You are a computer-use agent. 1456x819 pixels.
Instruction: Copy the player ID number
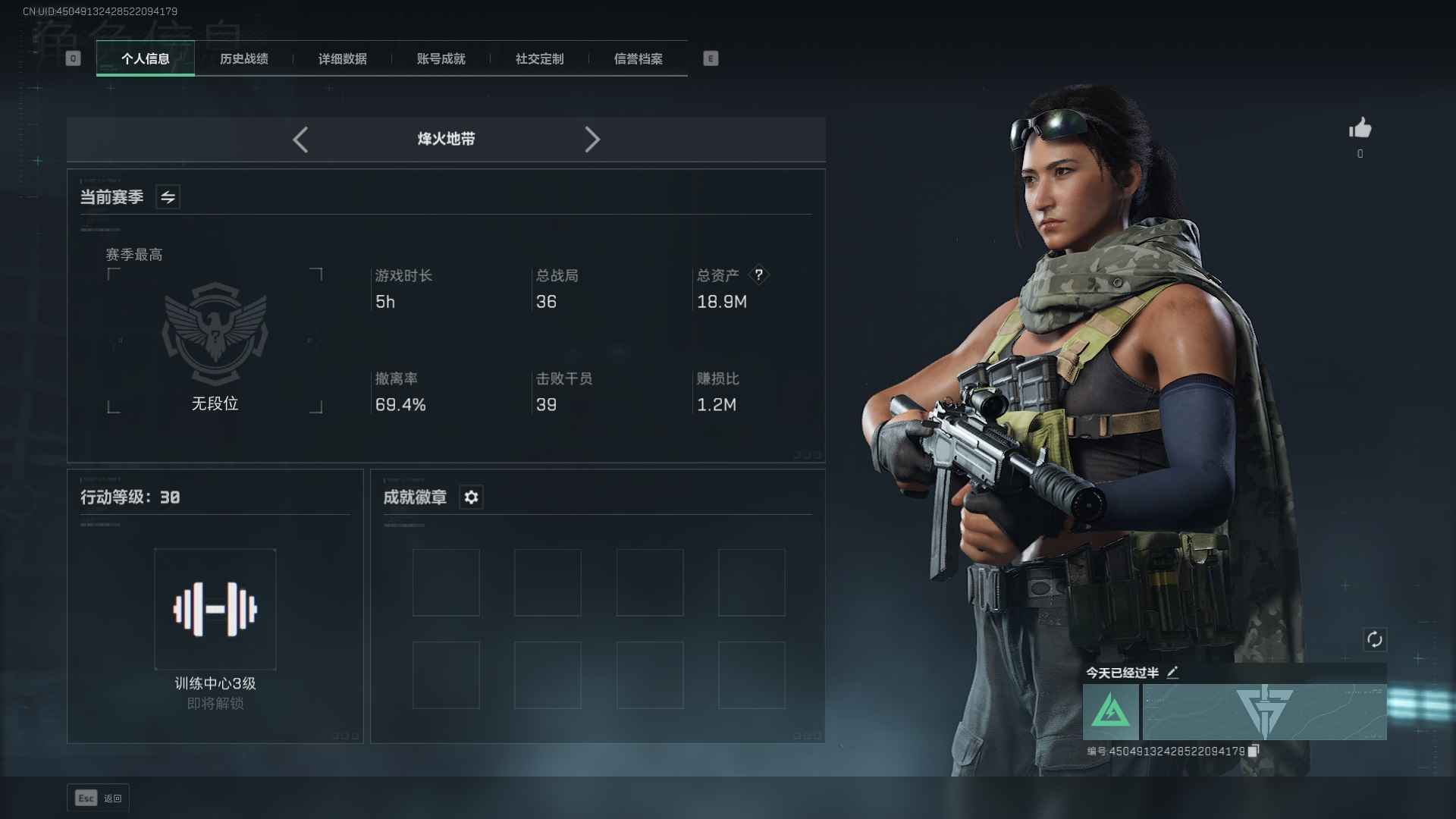[1254, 751]
